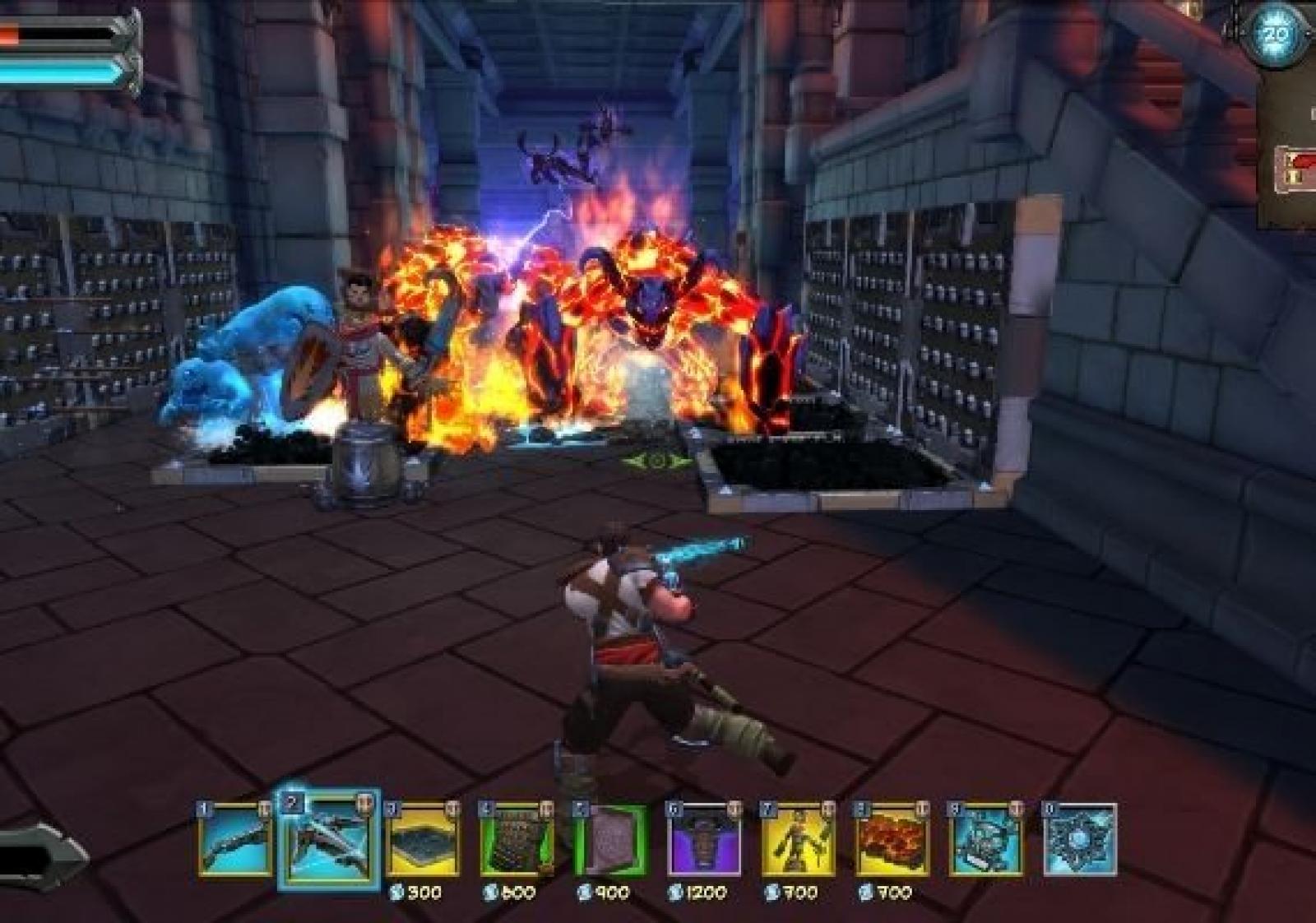Pick the lava floor trap in slot 8
1316x923 pixels.
point(892,840)
